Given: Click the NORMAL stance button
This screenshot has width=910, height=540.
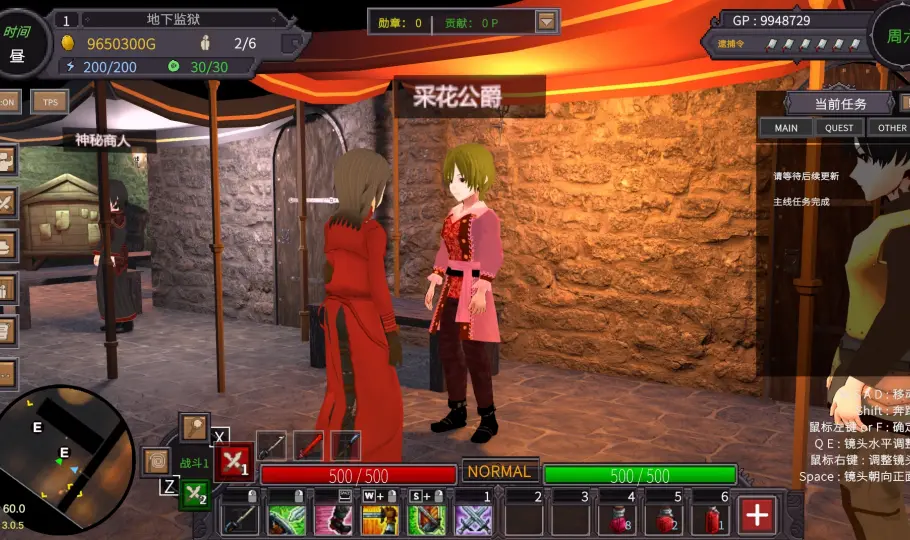Looking at the screenshot, I should click(x=499, y=471).
